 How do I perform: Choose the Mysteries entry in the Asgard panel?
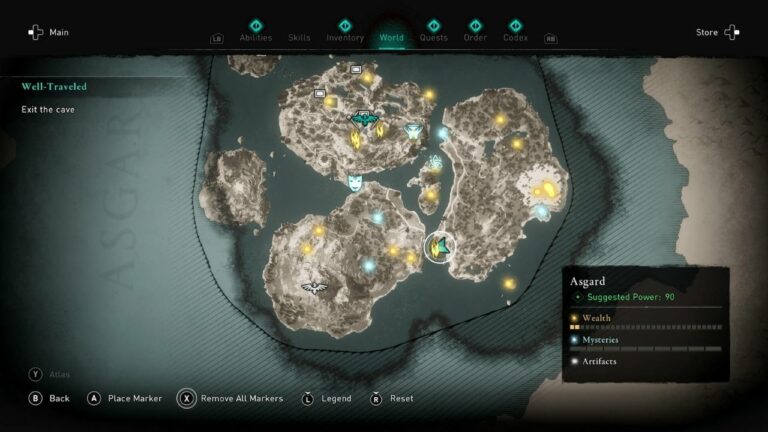click(600, 340)
